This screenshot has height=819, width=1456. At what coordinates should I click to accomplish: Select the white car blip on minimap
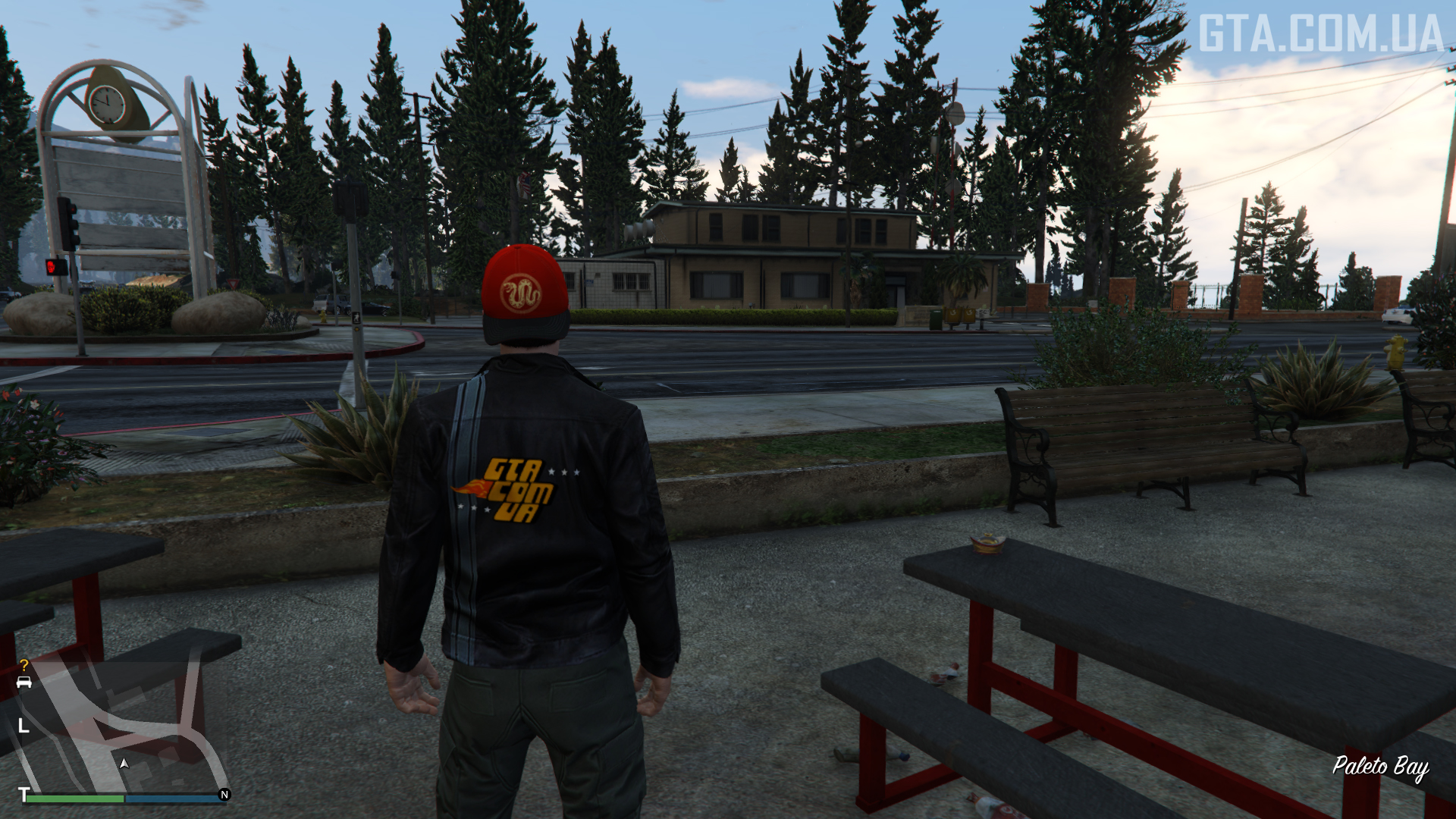click(x=24, y=682)
